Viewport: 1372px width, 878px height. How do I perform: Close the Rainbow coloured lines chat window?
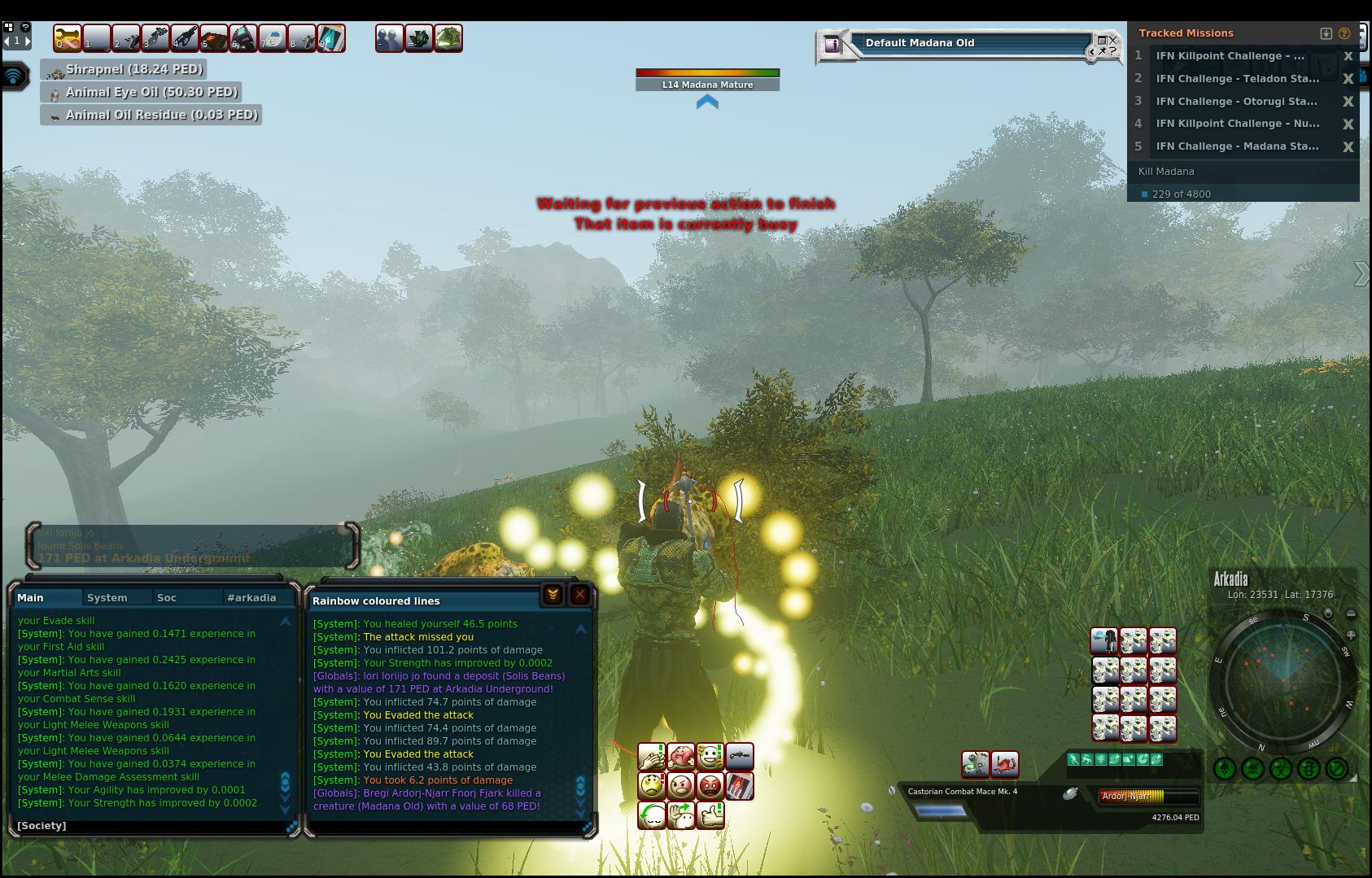[x=579, y=595]
